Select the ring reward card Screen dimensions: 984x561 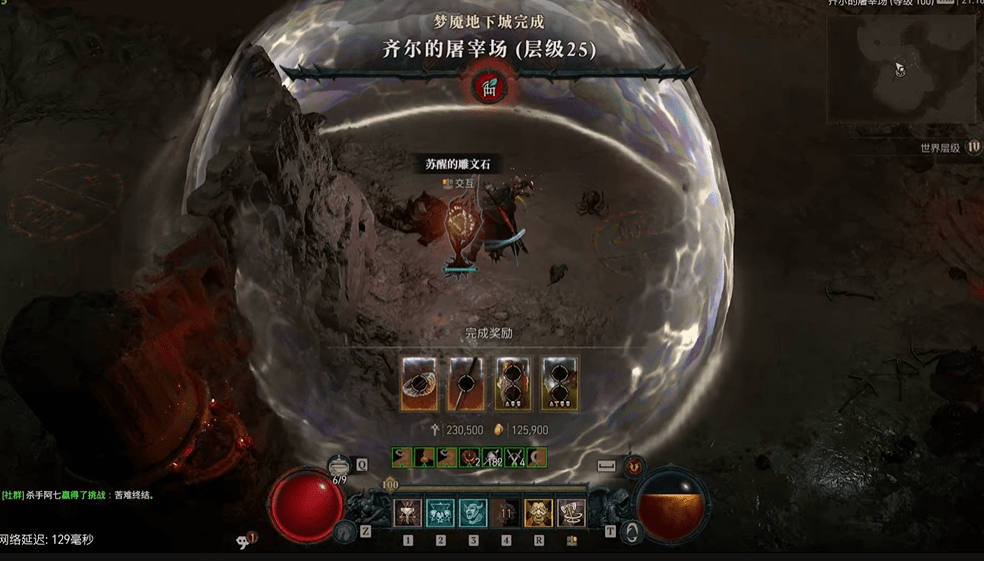(x=418, y=382)
